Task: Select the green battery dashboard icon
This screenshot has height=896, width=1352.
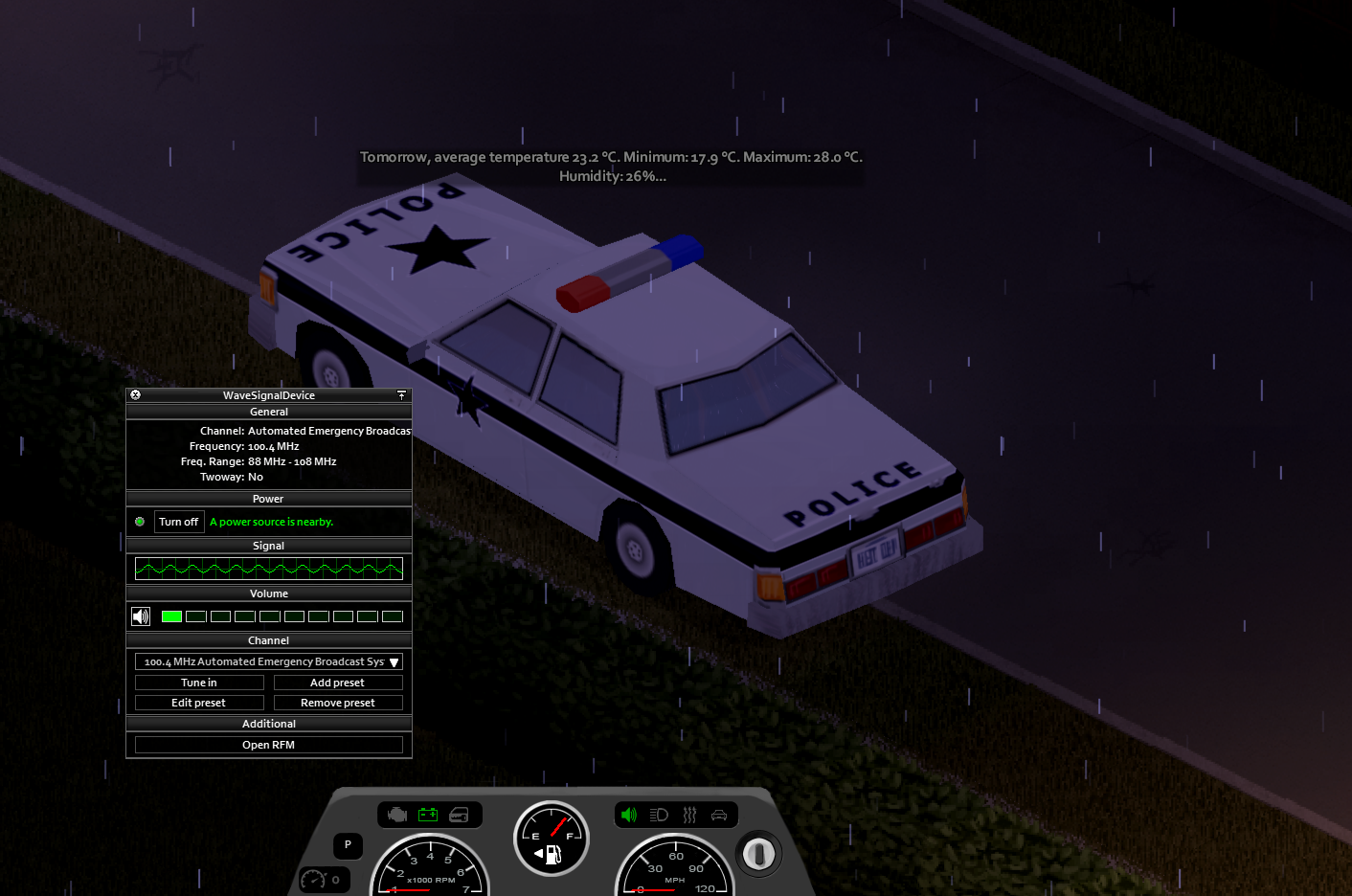Action: pos(428,815)
